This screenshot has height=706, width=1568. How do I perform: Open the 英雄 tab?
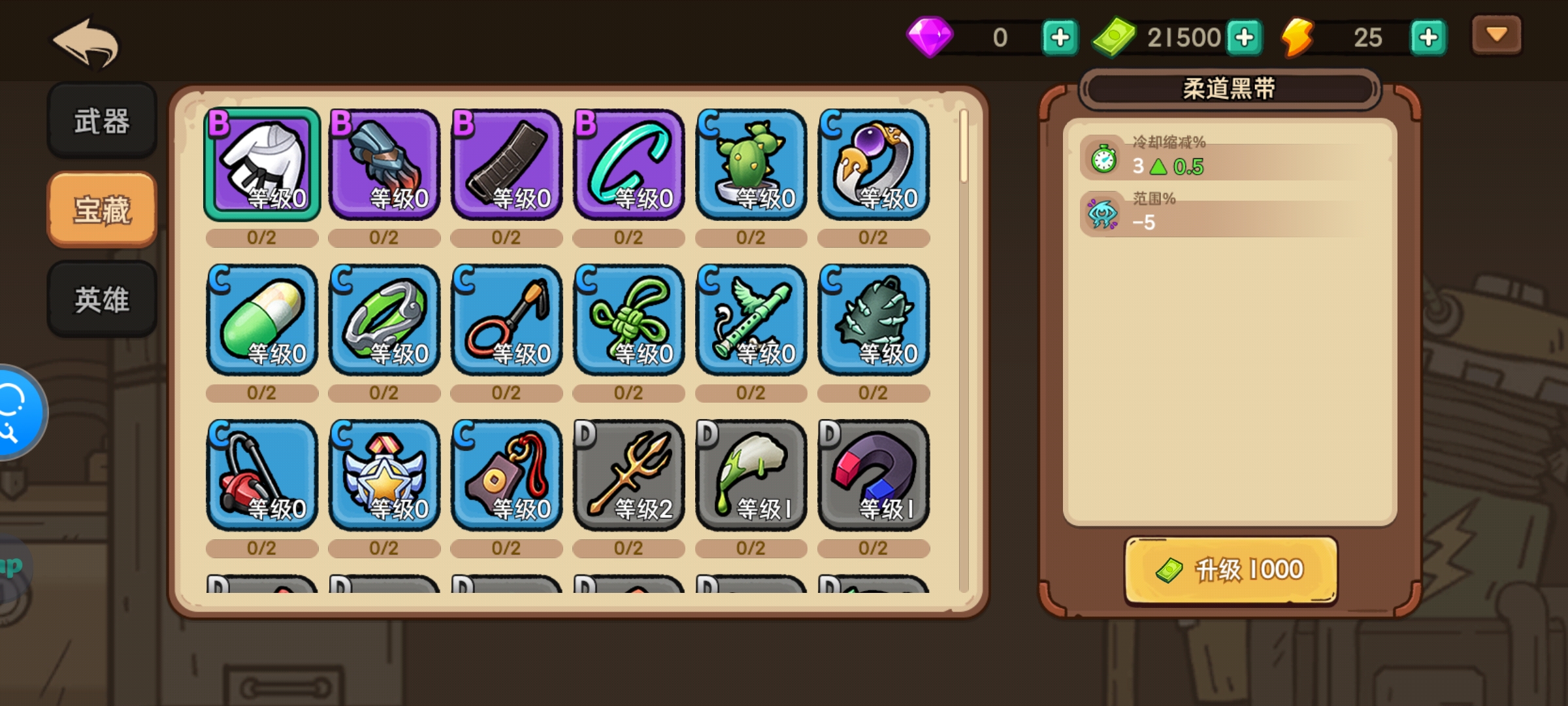tap(102, 299)
